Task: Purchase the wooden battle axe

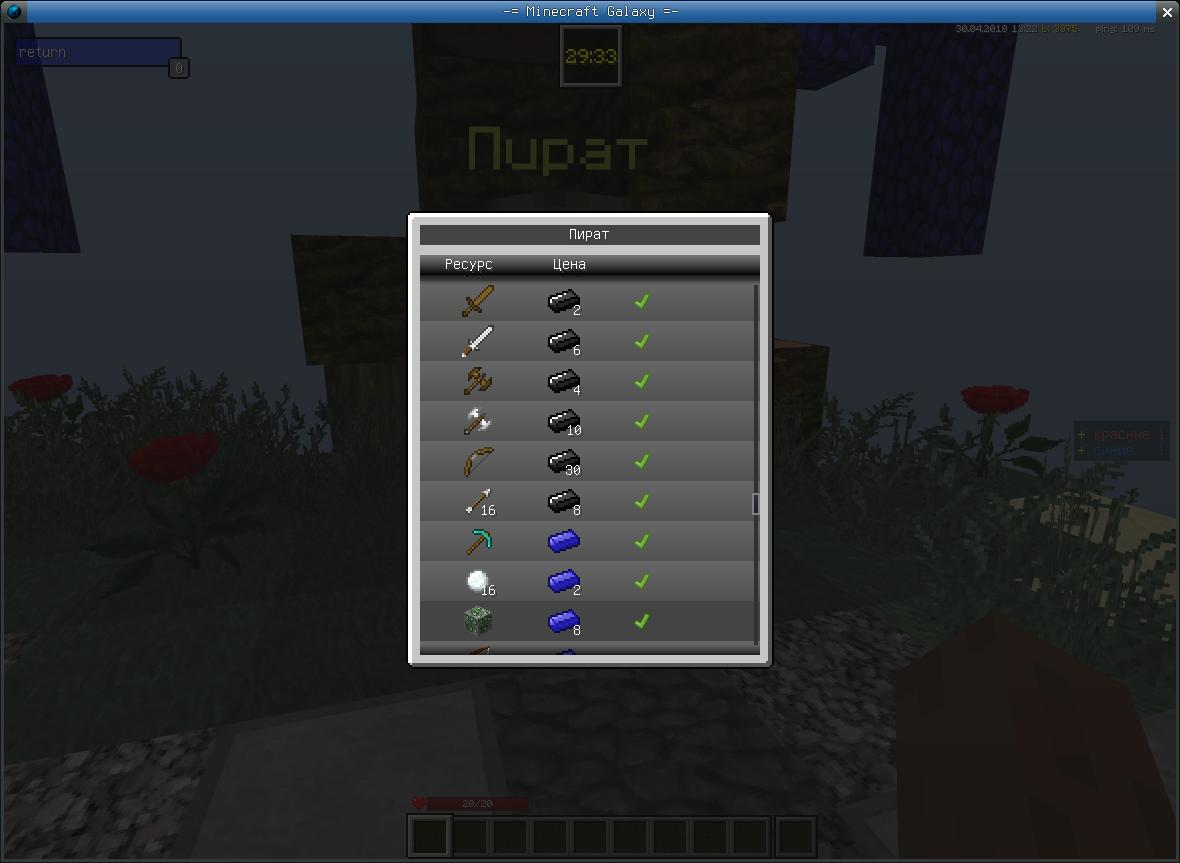Action: [478, 381]
